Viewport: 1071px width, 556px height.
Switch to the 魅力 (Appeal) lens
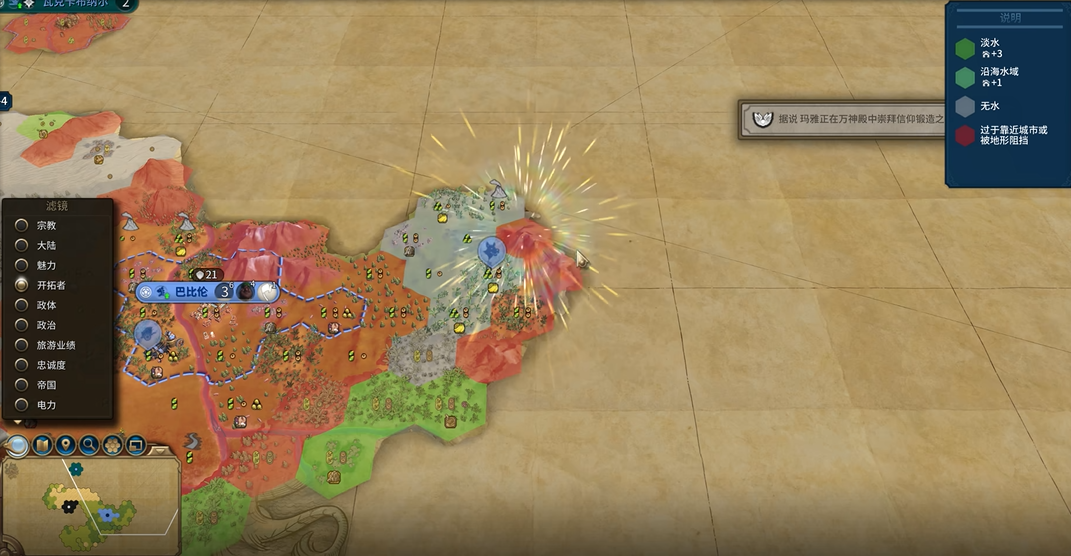pos(22,265)
